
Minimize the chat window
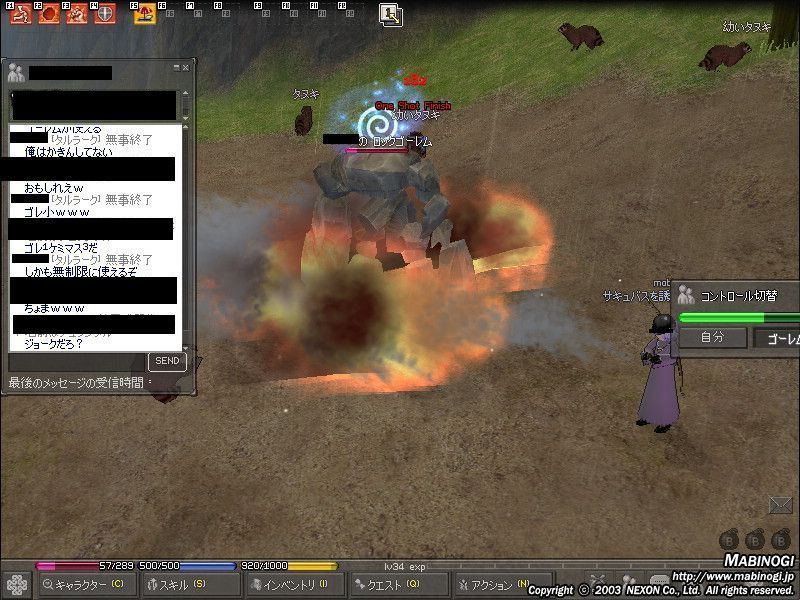coord(175,67)
